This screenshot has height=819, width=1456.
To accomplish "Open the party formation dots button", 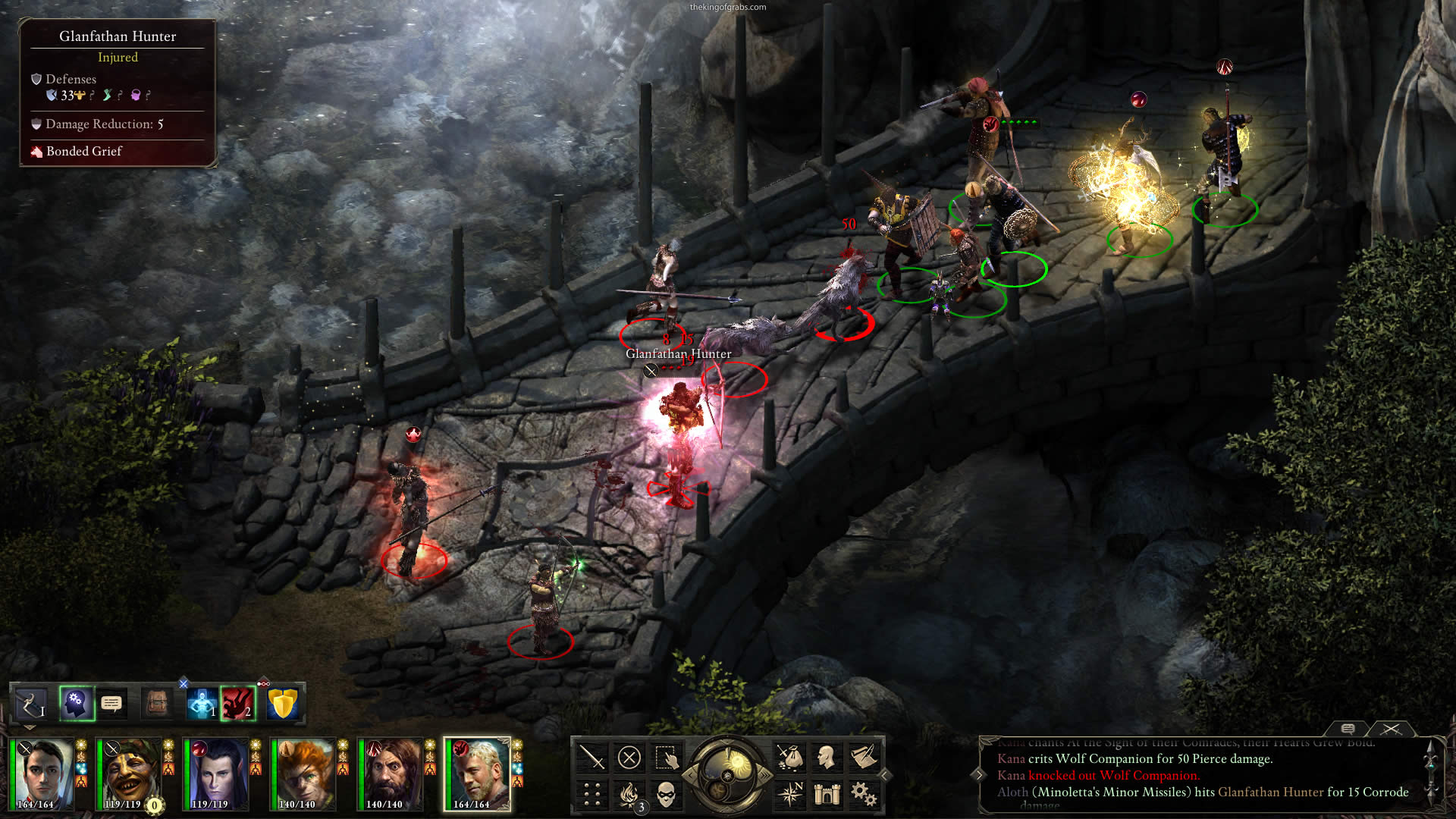I will 591,794.
